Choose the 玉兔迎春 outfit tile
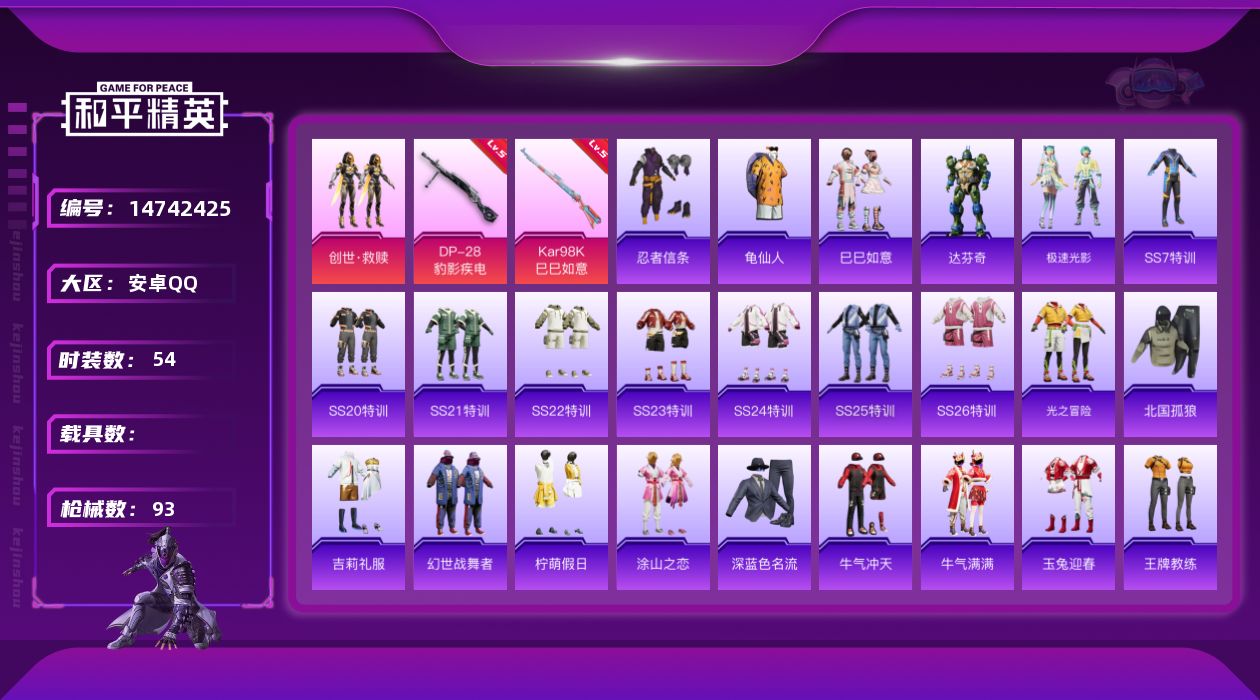Image resolution: width=1260 pixels, height=700 pixels. 1068,517
